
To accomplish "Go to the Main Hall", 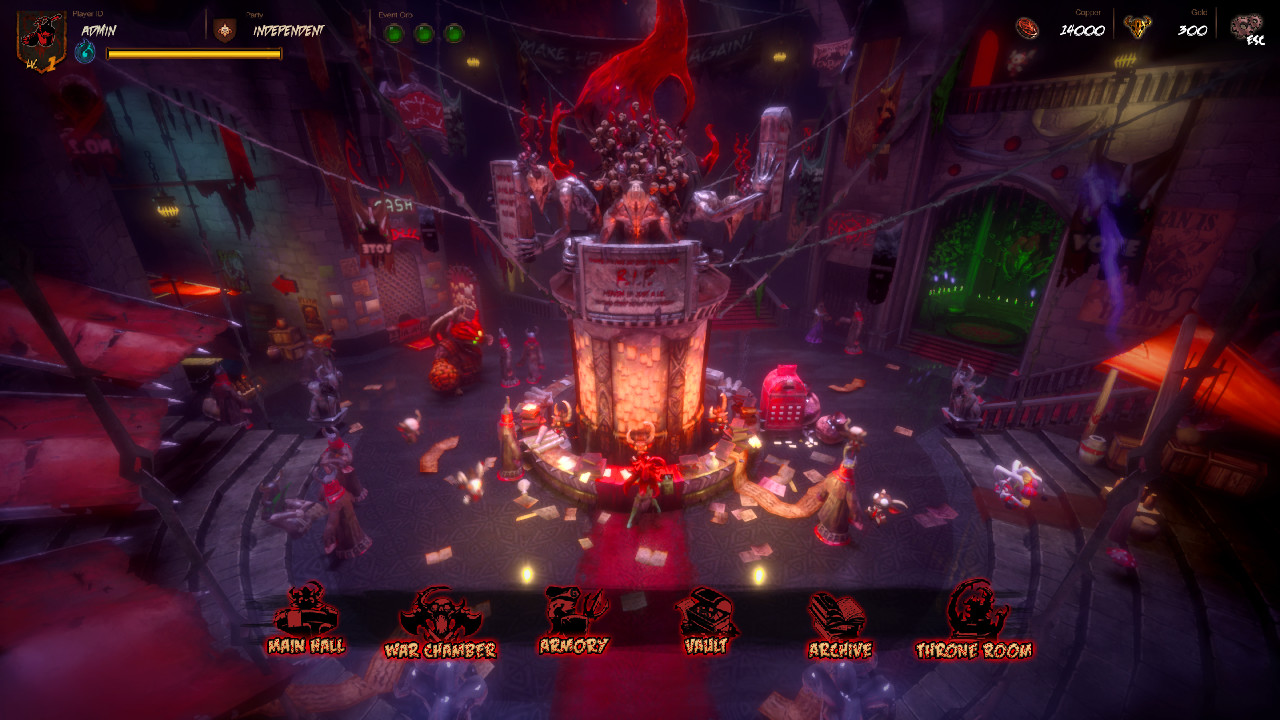I will (306, 619).
